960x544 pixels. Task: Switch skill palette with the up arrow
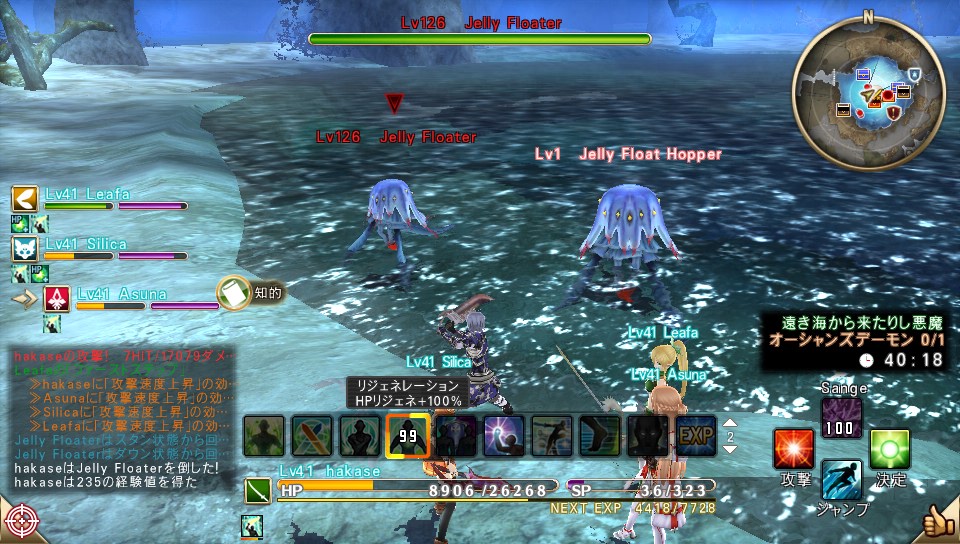point(729,422)
